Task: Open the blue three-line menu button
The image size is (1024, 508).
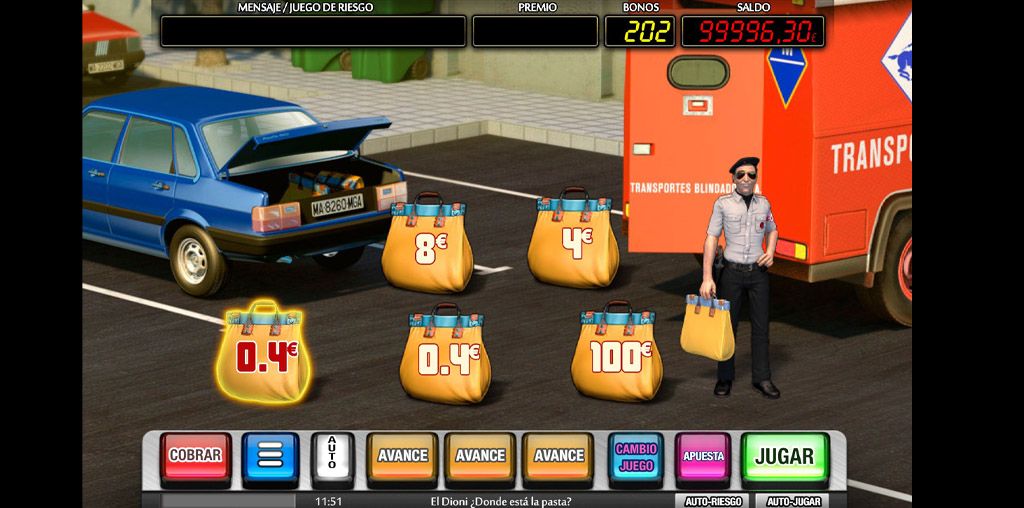Action: (270, 456)
